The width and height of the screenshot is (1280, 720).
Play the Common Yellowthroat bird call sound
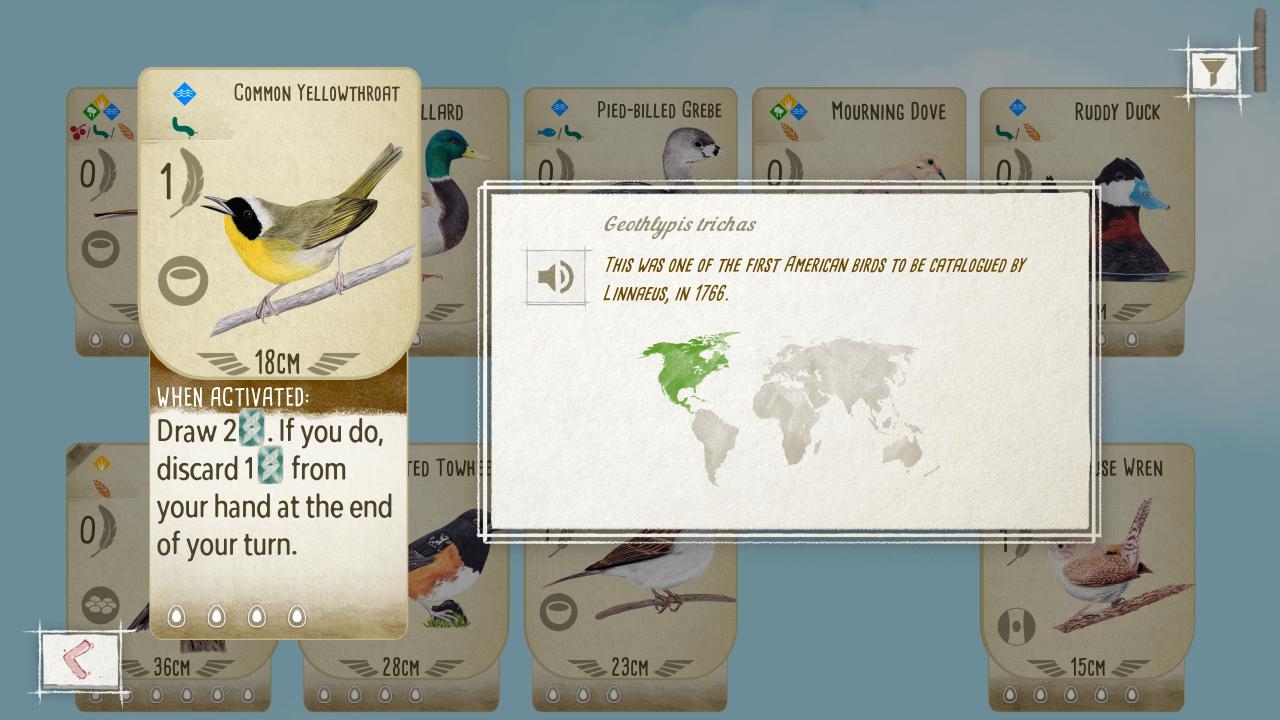[555, 277]
